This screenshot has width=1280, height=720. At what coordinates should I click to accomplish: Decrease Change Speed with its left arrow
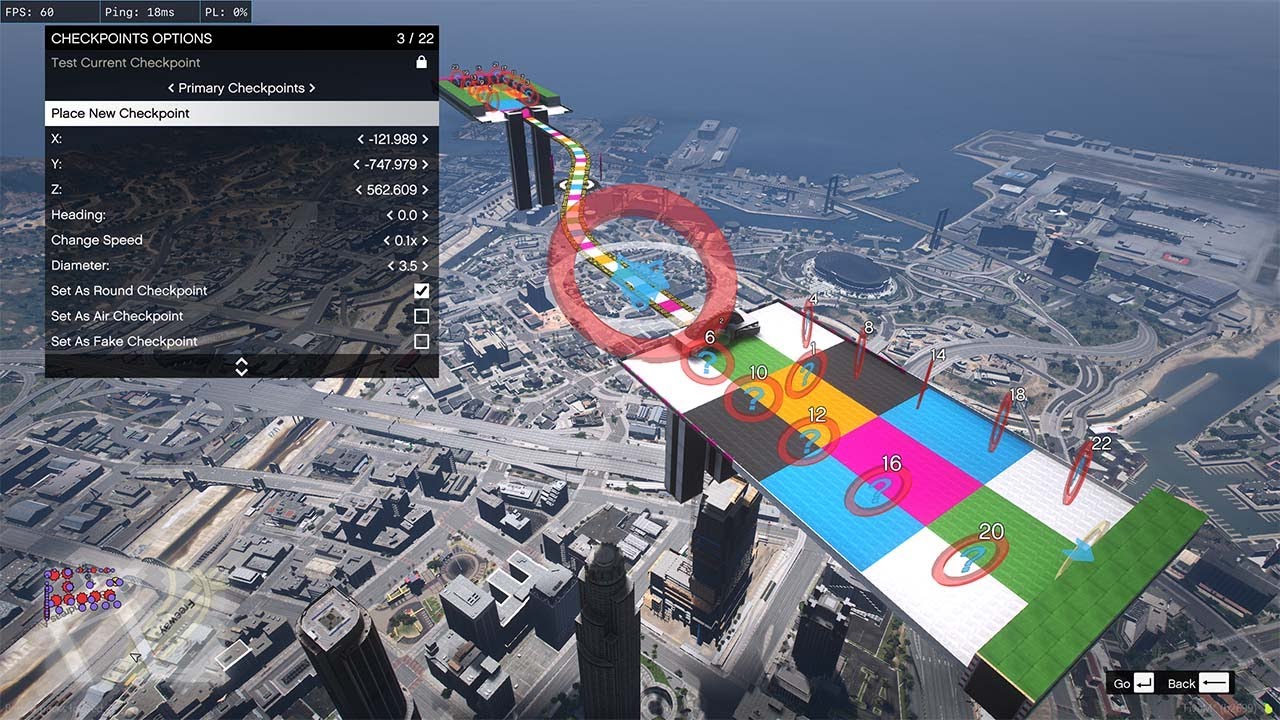386,240
